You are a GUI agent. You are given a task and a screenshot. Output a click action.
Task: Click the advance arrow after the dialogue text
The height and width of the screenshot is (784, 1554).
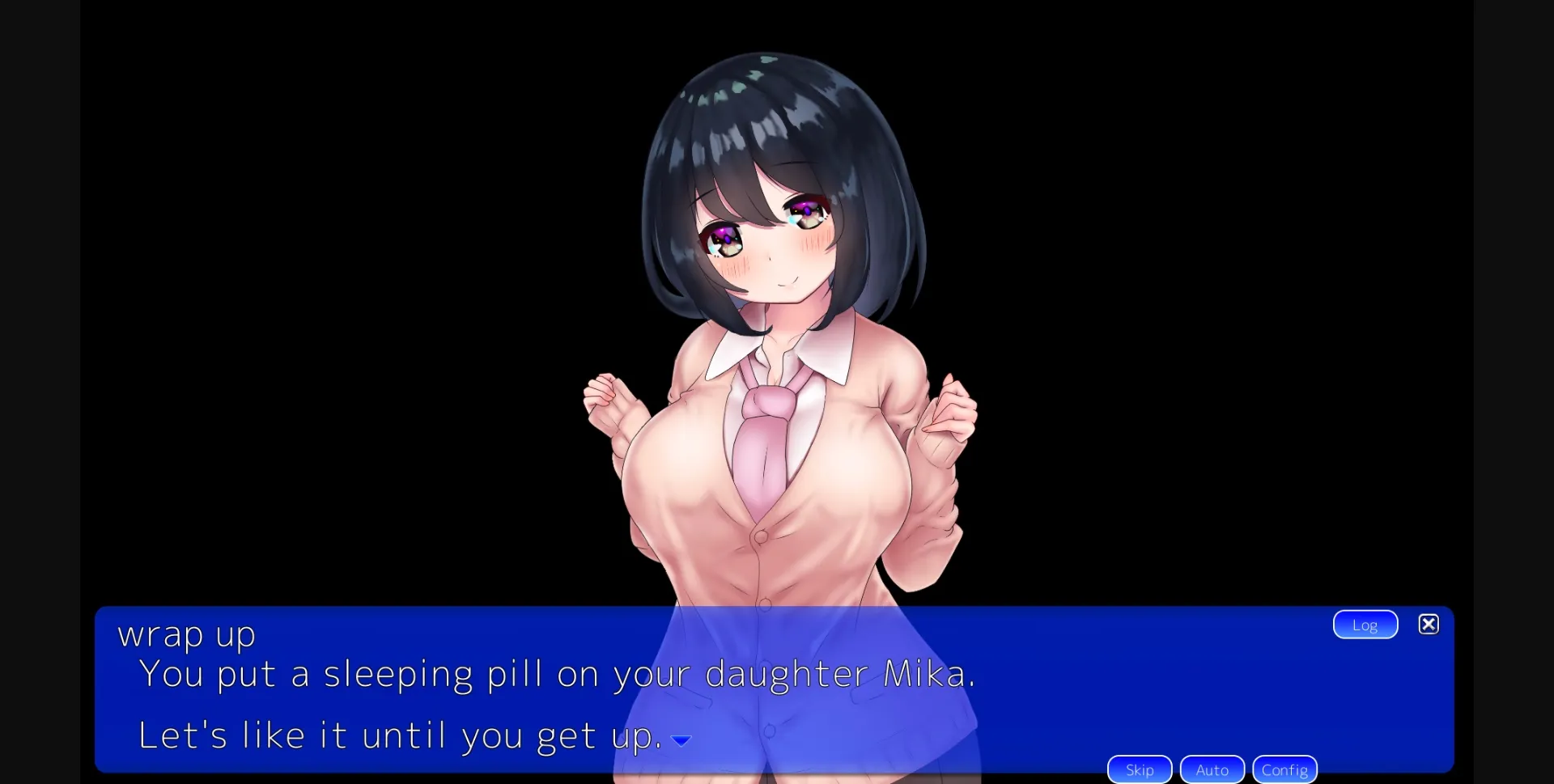[x=681, y=739]
